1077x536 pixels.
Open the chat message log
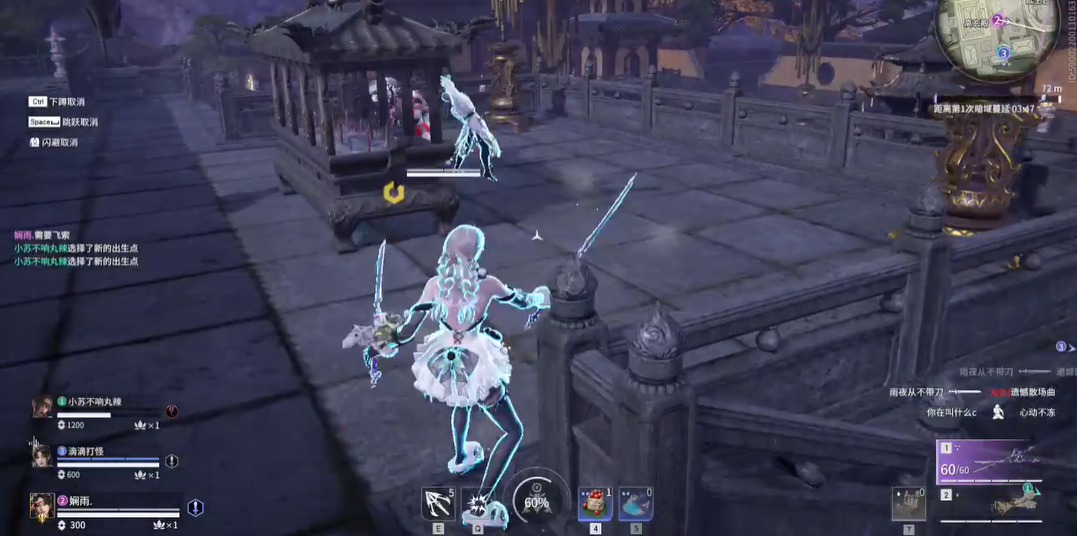point(76,247)
